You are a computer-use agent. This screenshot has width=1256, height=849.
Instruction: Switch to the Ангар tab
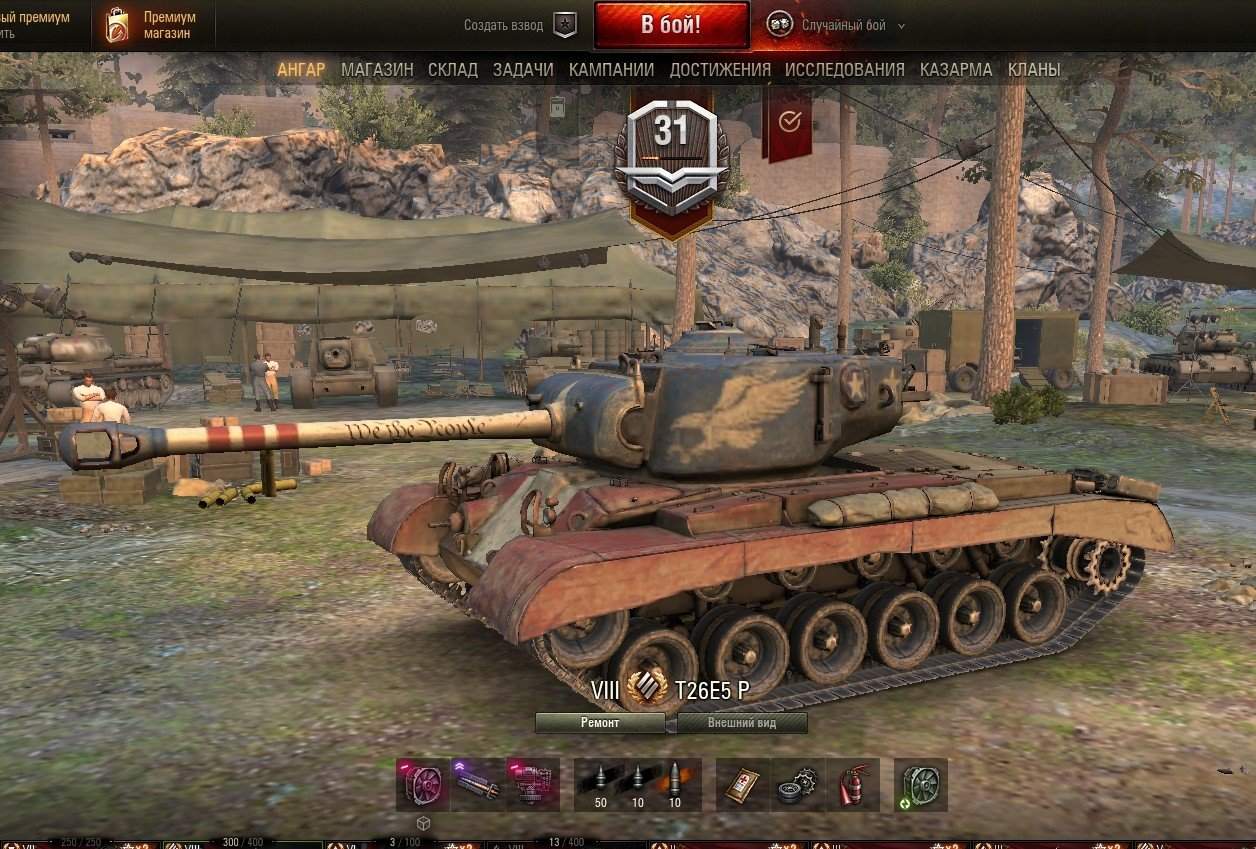[x=301, y=70]
